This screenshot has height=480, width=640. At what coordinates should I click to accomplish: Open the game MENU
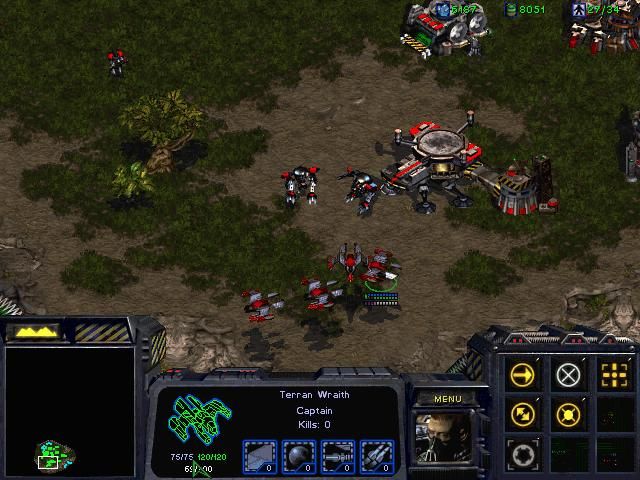[x=447, y=399]
